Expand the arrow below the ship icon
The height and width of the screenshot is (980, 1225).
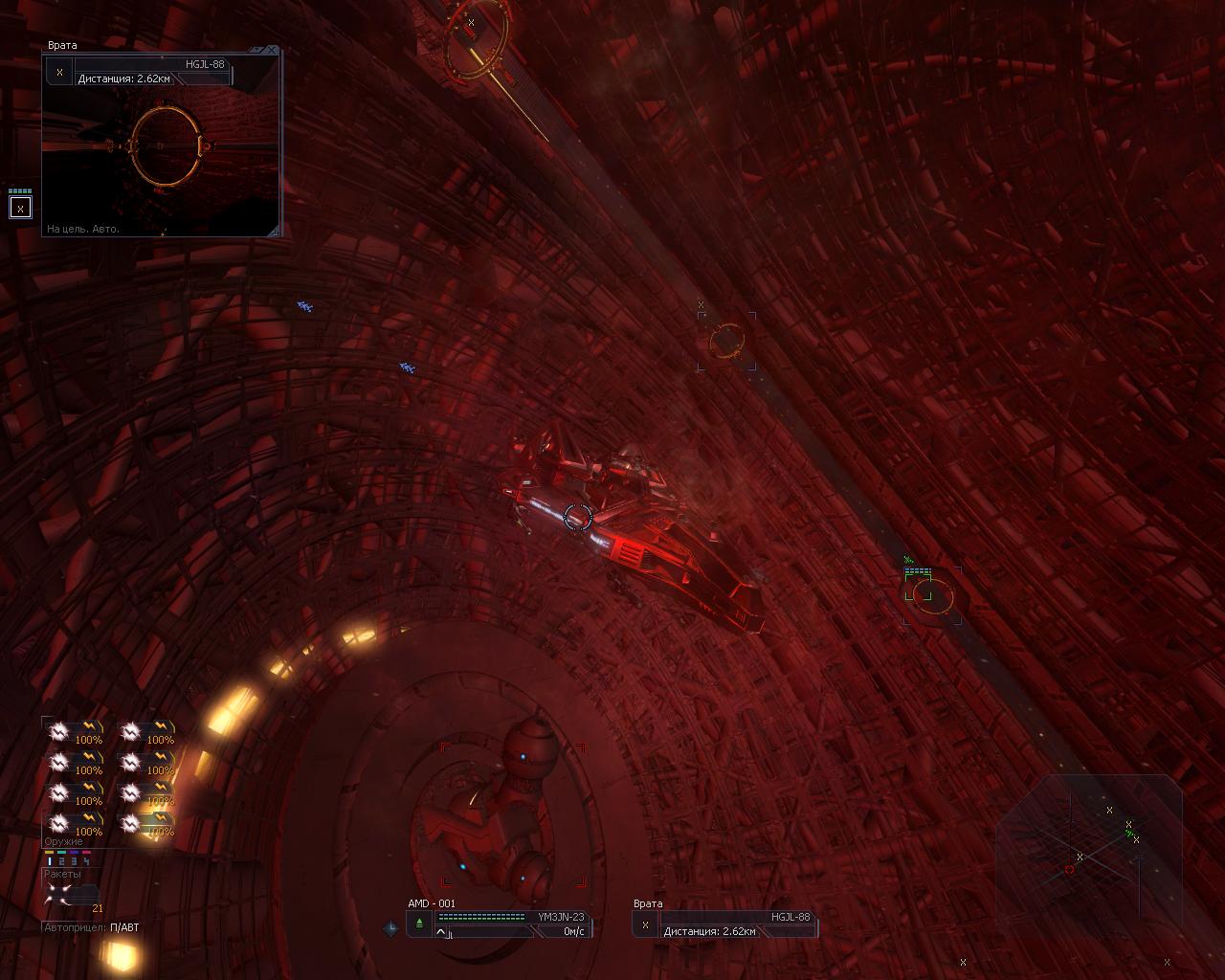[x=441, y=933]
